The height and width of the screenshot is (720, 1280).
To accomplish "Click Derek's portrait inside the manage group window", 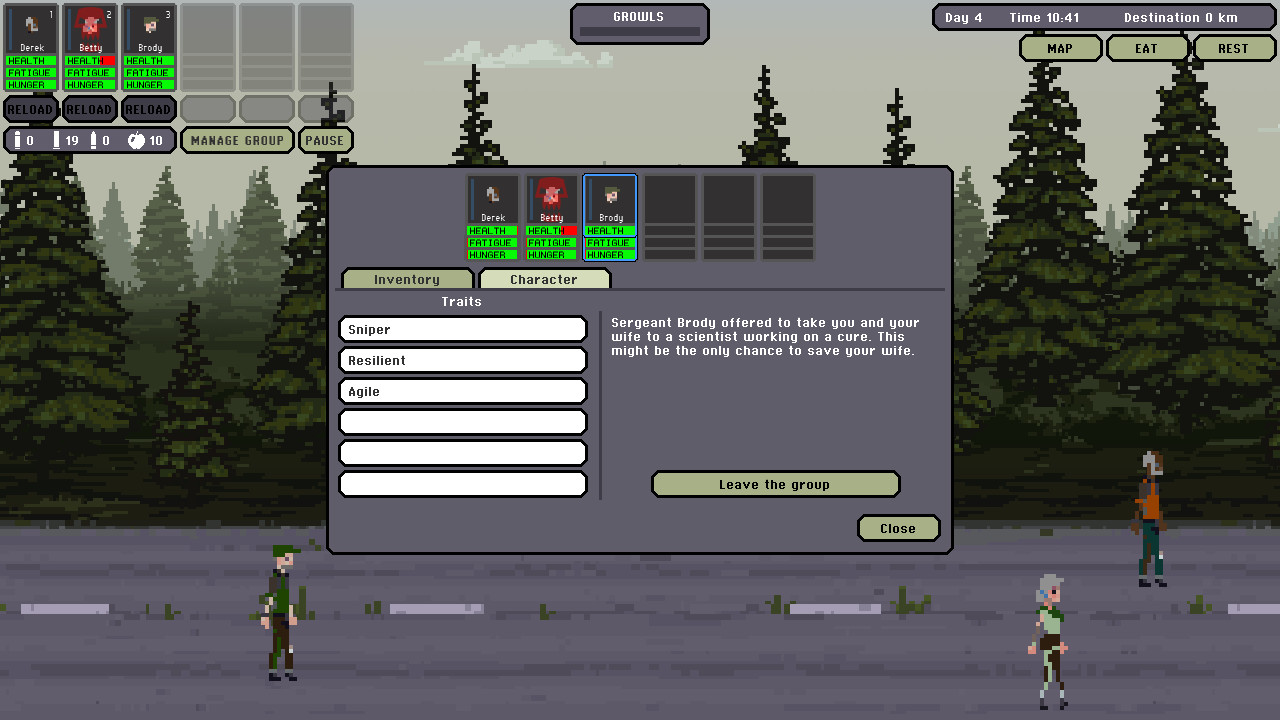I will coord(493,198).
